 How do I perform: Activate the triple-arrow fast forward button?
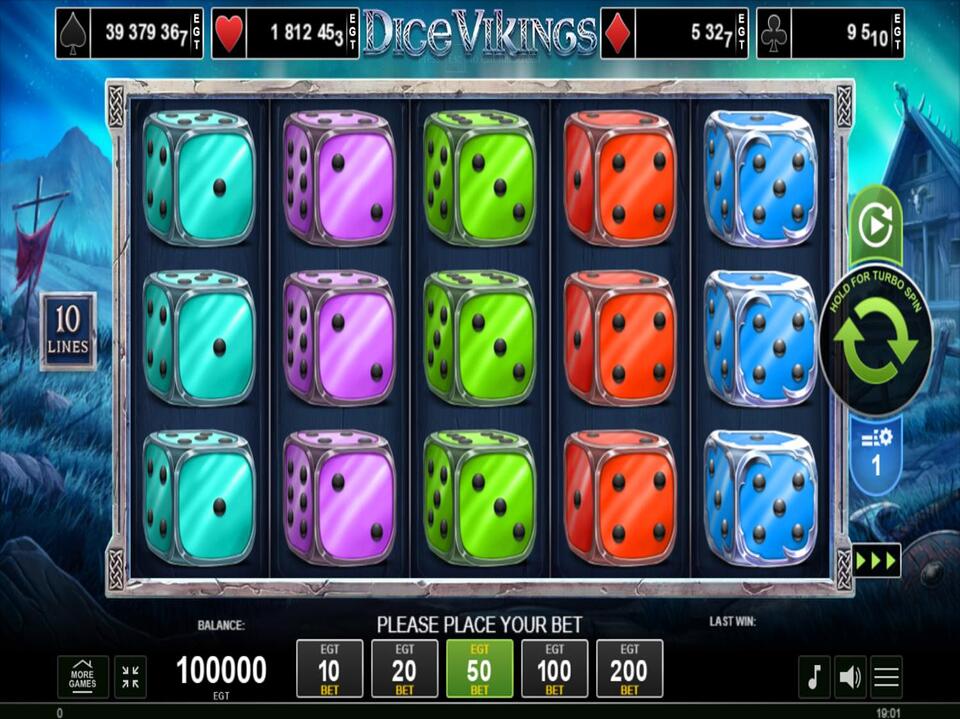point(876,560)
